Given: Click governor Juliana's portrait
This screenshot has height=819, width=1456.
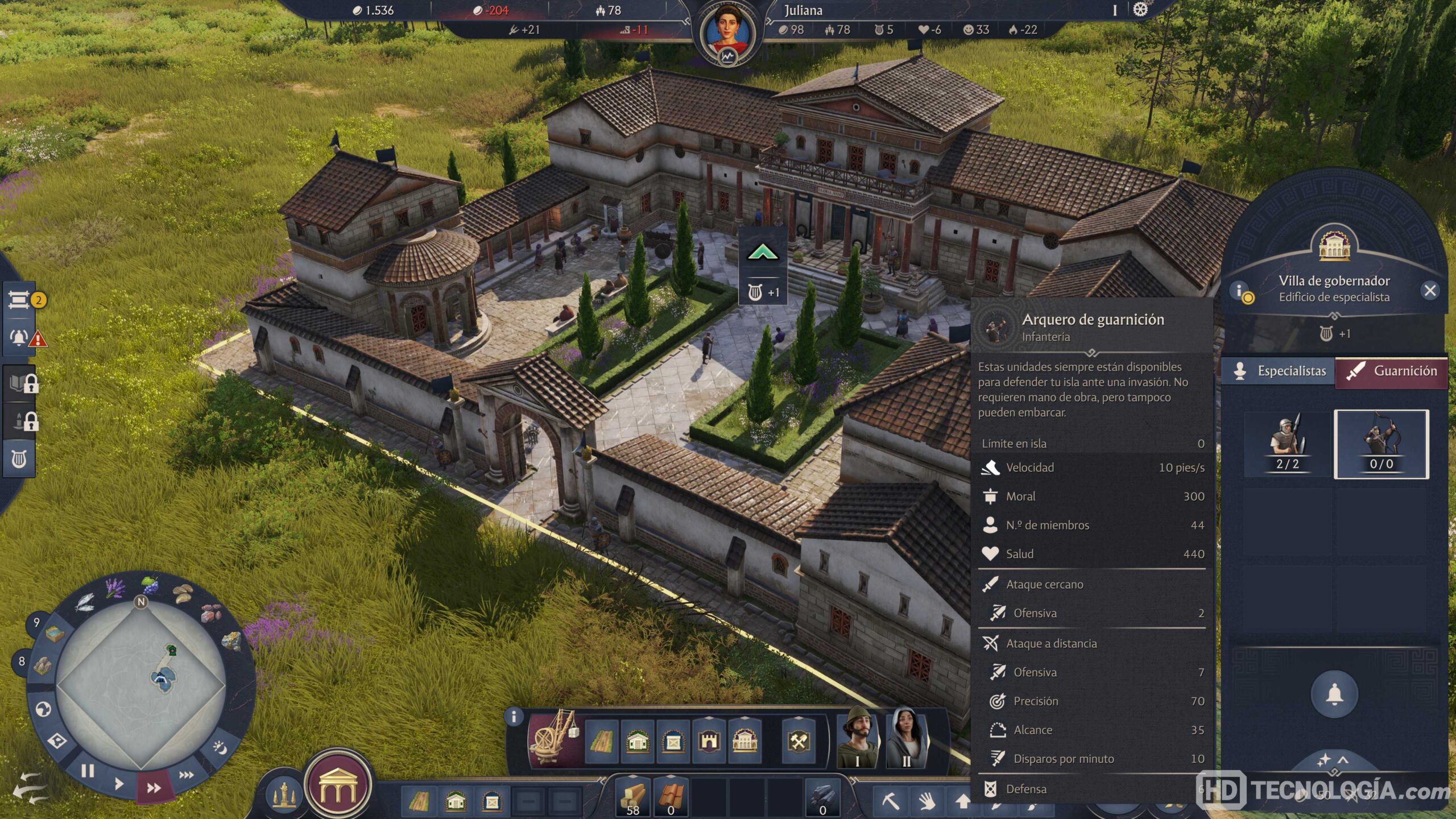Looking at the screenshot, I should tap(727, 31).
